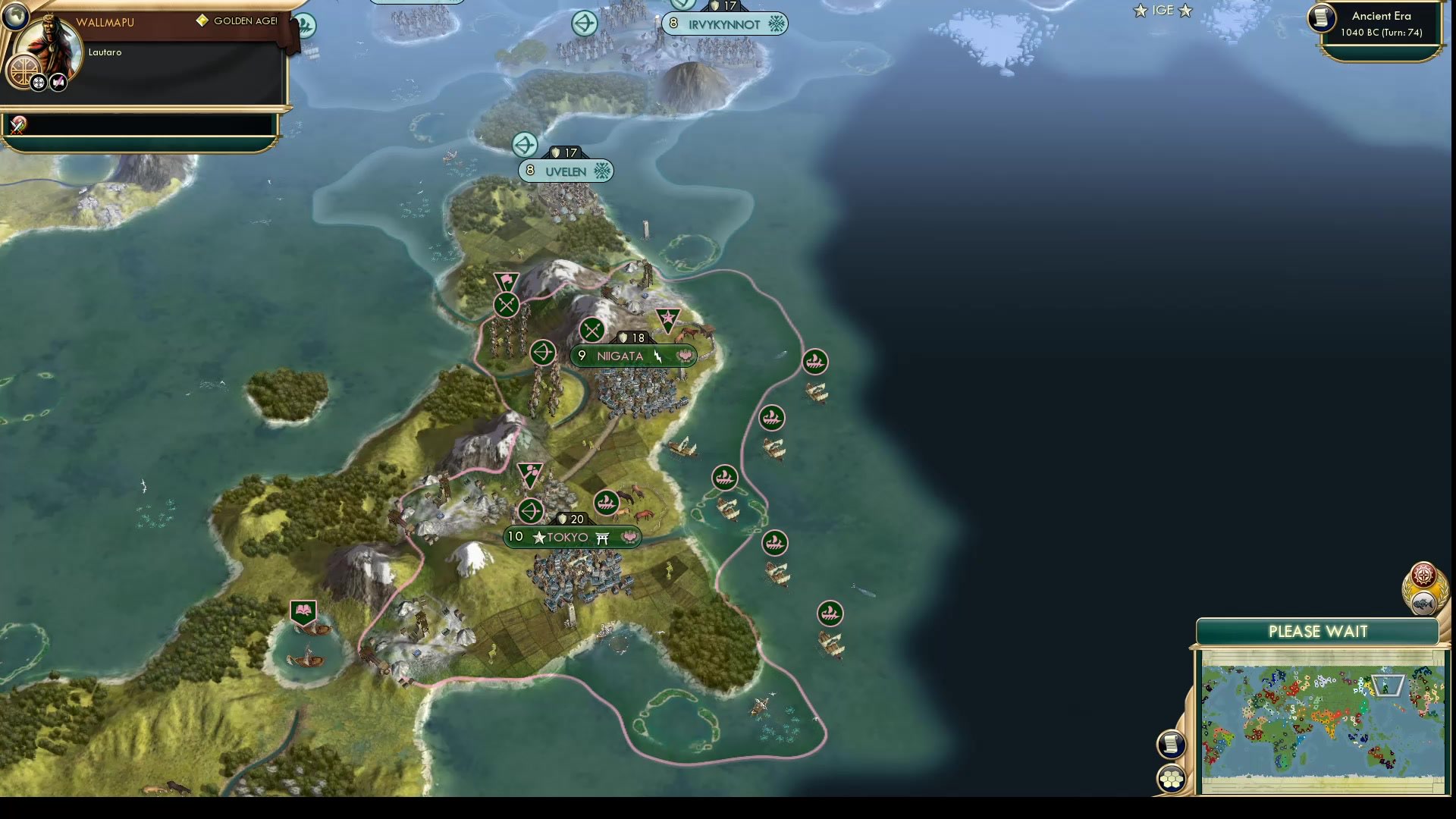1456x819 pixels.
Task: Open the globe view toggle on the leader panel
Action: click(x=16, y=17)
